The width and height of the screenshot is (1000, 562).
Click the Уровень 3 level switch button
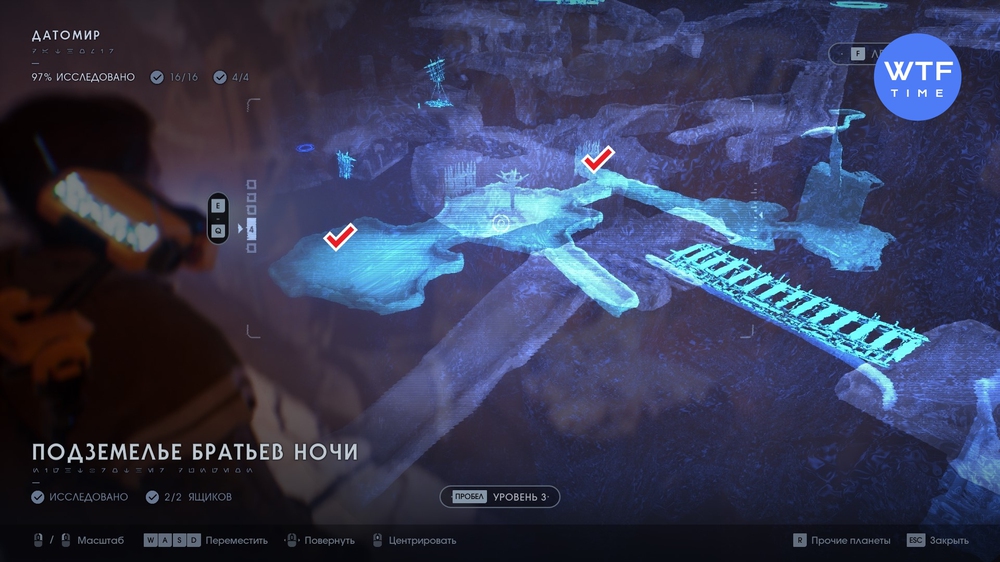(x=500, y=497)
